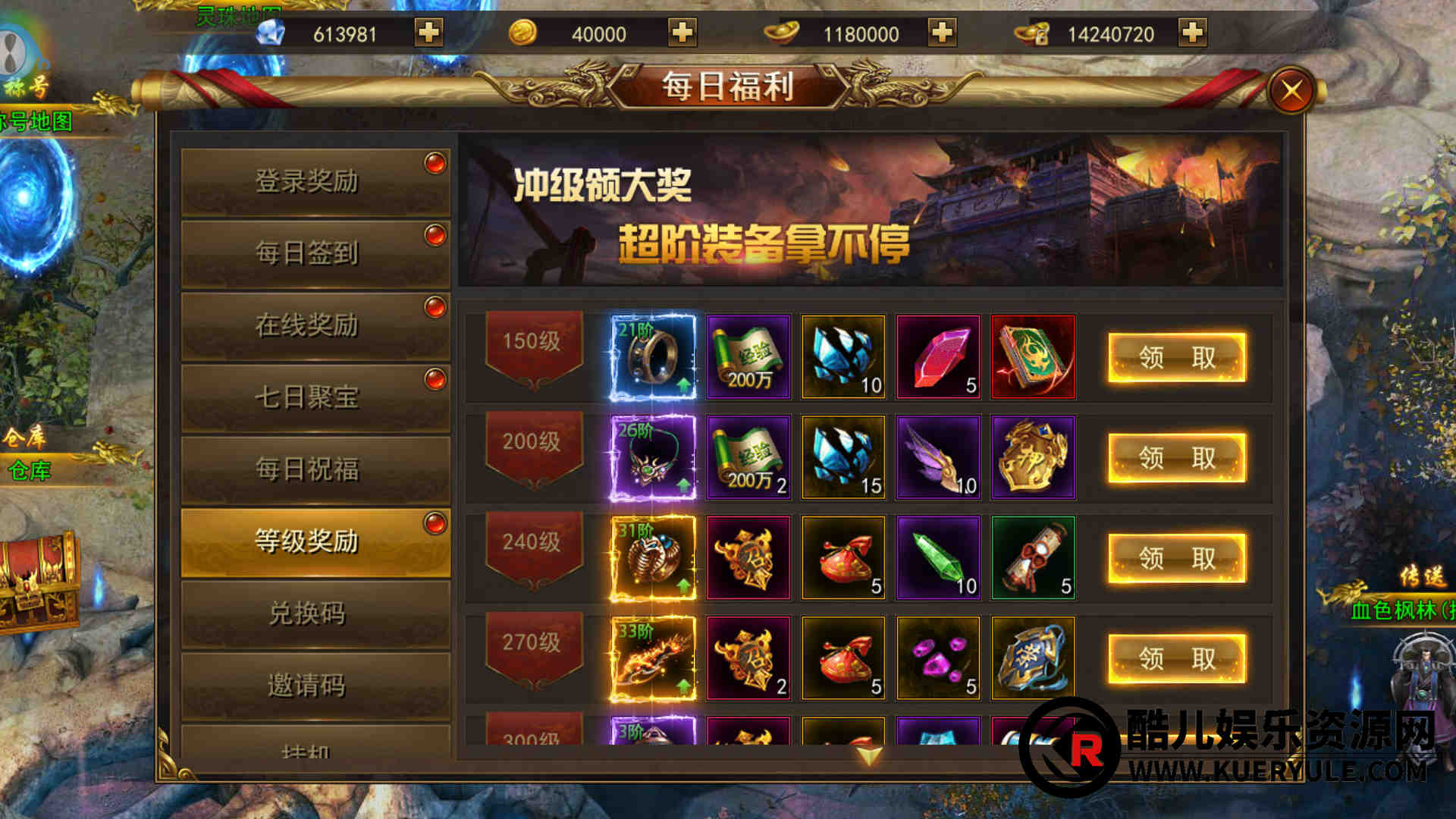1456x819 pixels.
Task: Add gold coins using the plus button
Action: coord(682,33)
